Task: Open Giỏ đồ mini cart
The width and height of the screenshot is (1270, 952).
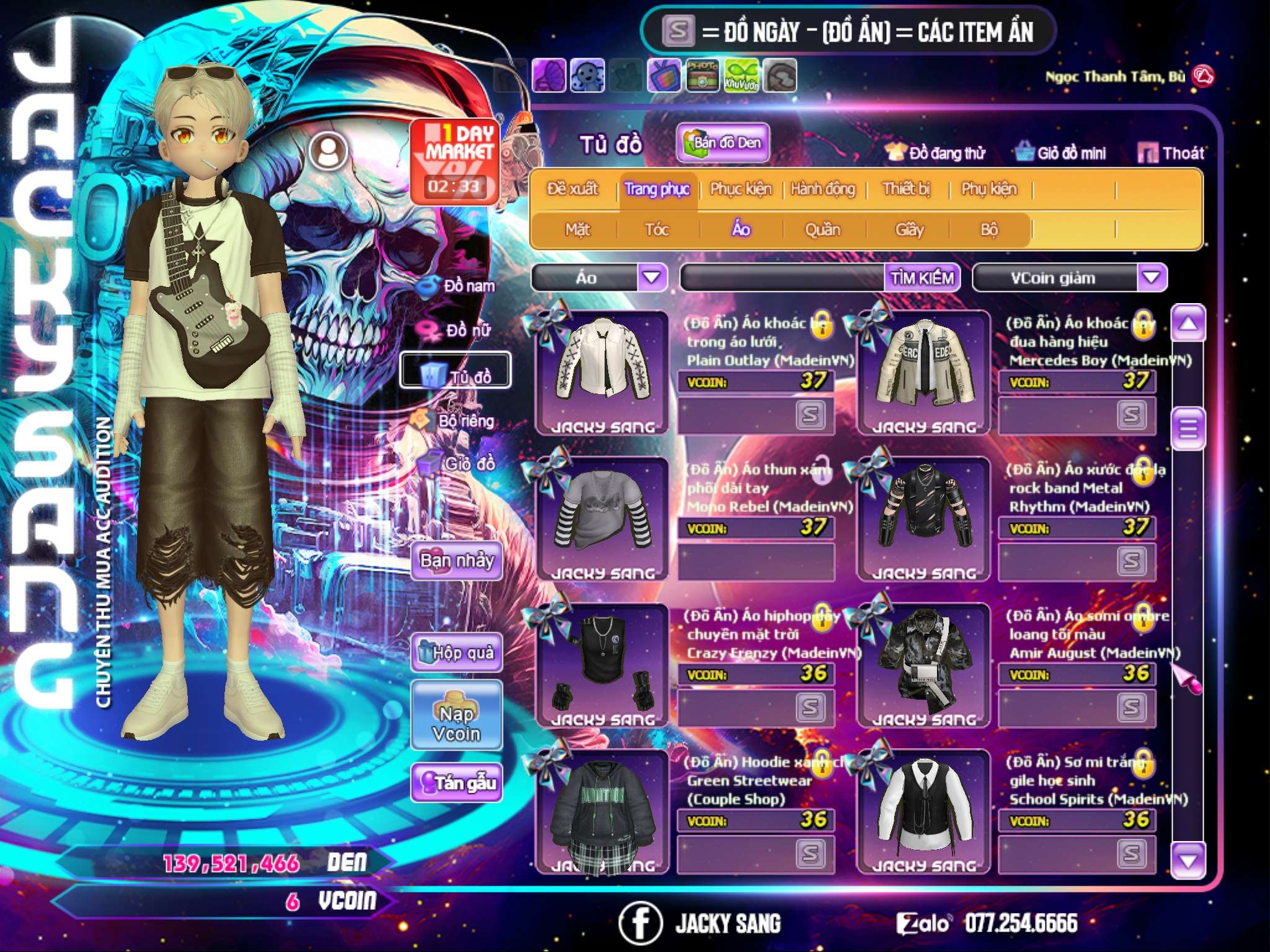Action: click(1061, 152)
